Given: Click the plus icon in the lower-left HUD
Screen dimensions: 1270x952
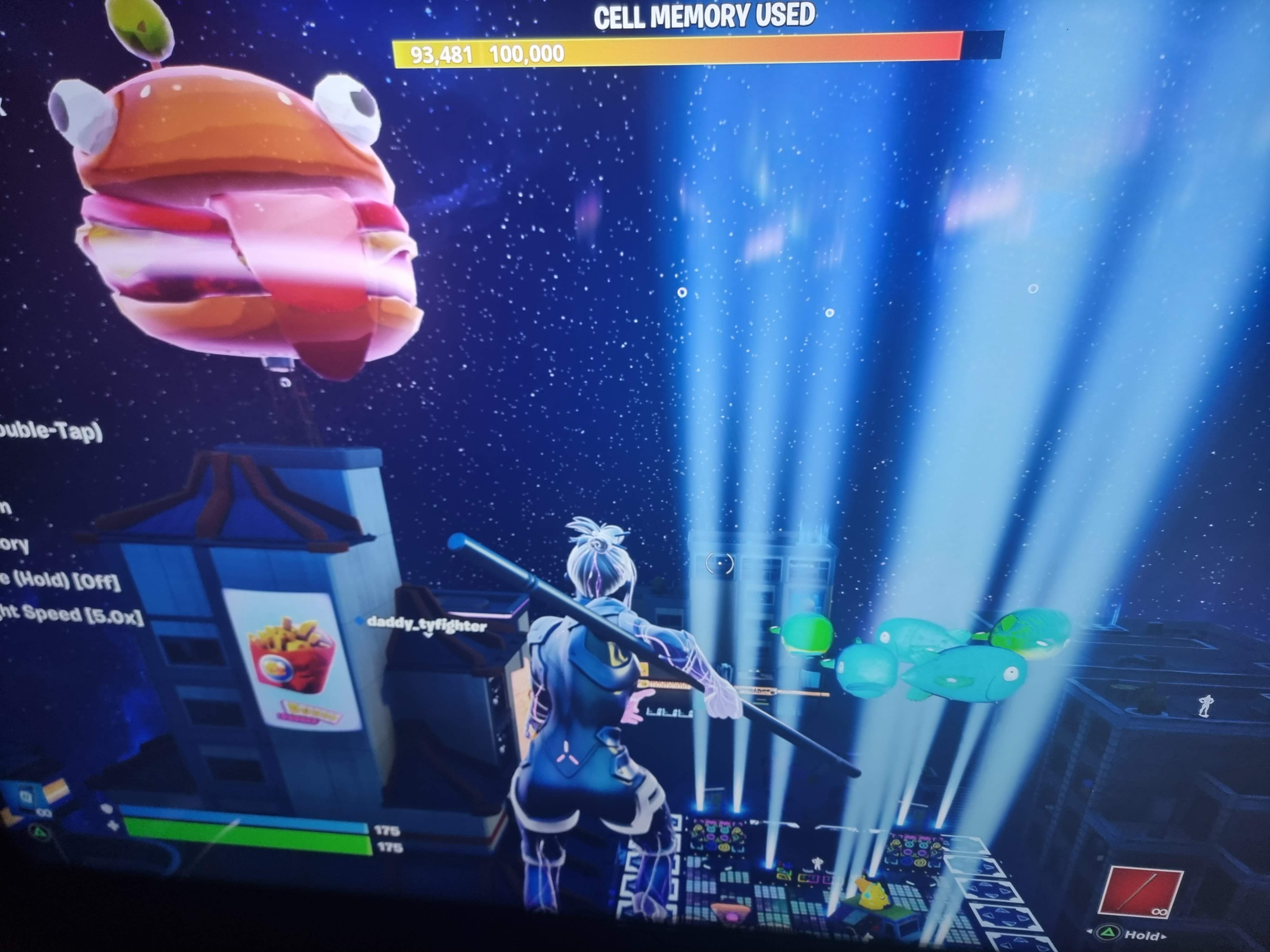Looking at the screenshot, I should [113, 825].
